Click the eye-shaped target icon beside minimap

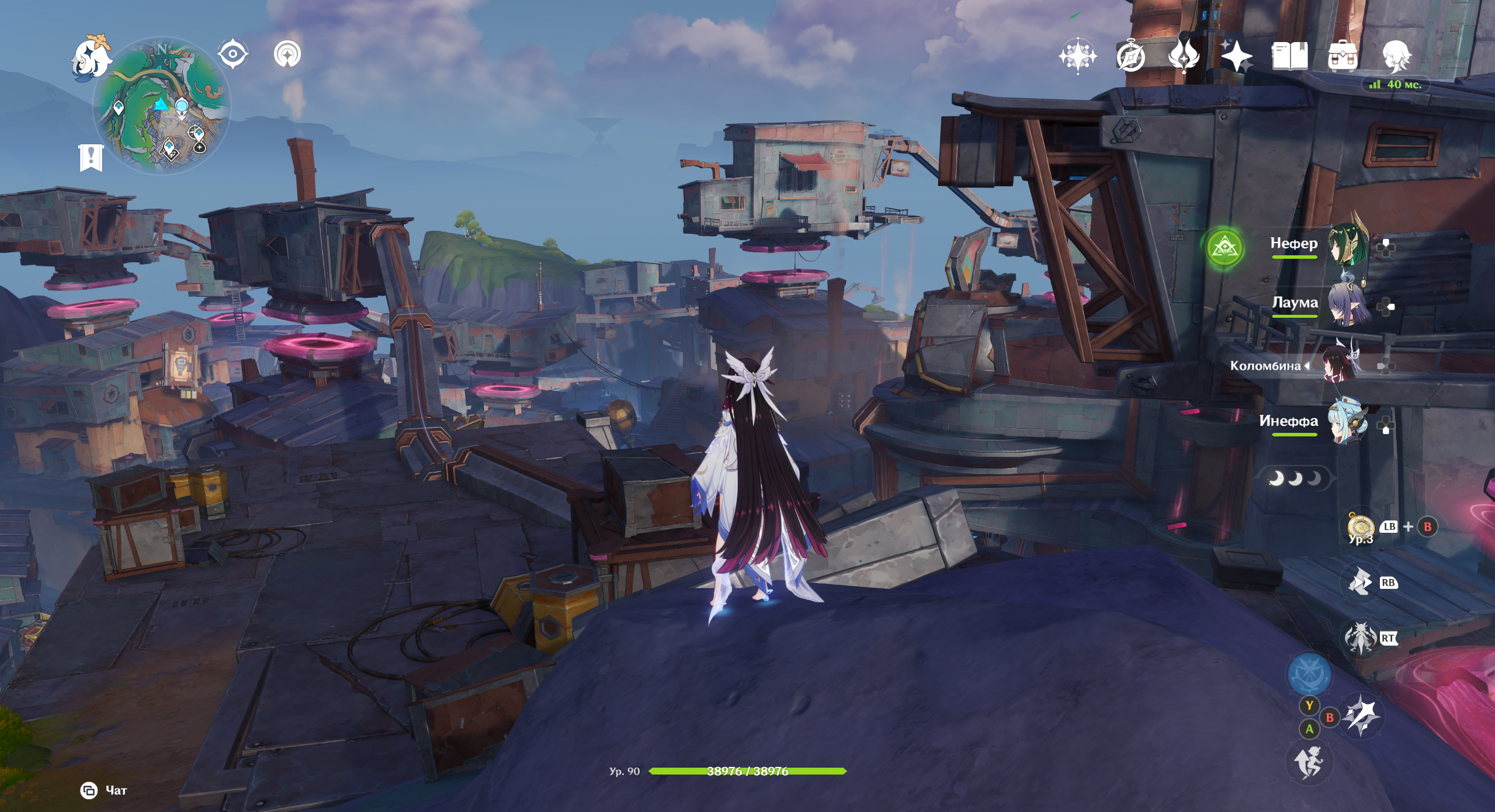(233, 55)
